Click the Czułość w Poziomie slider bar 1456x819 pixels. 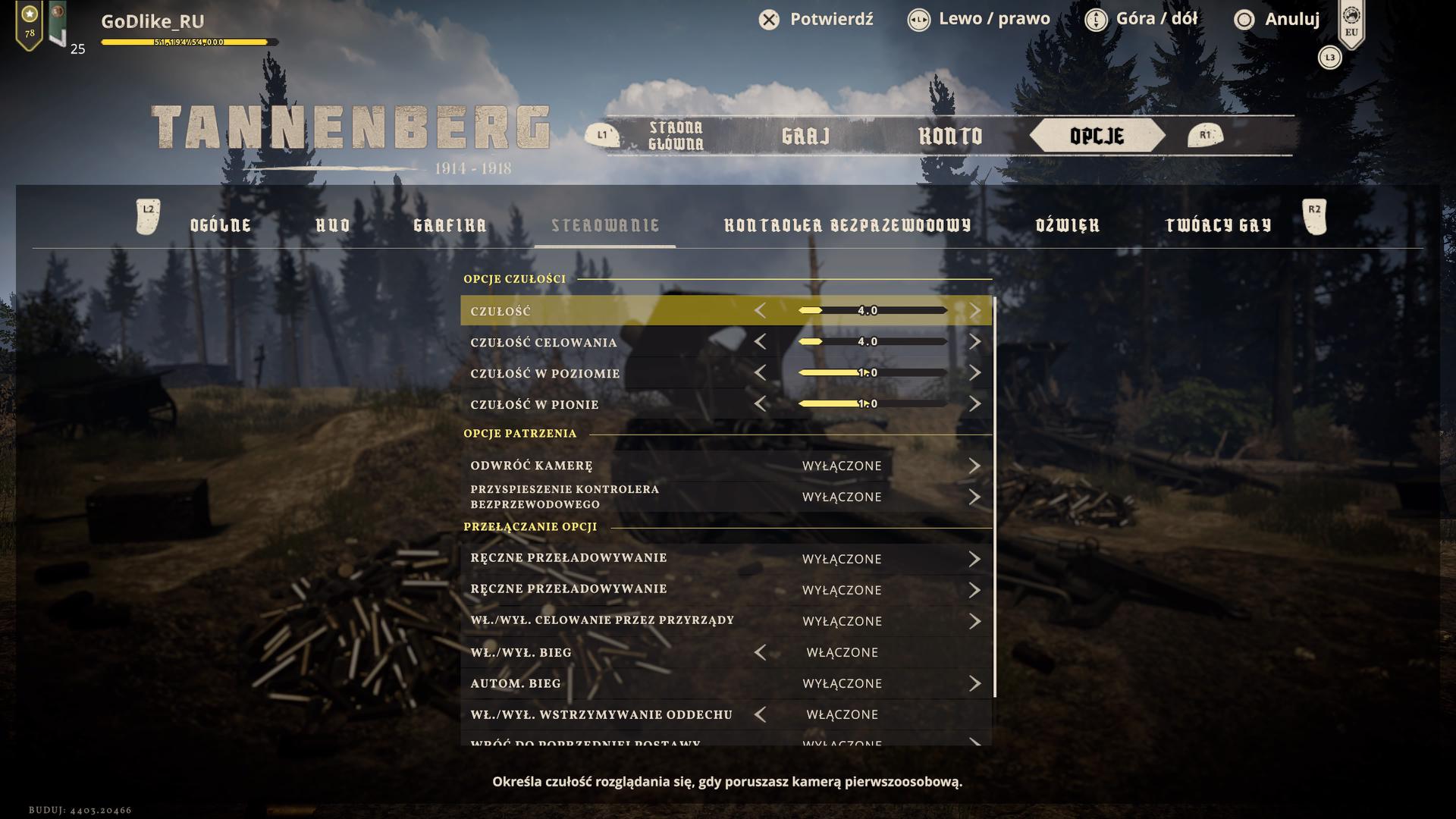coord(872,373)
